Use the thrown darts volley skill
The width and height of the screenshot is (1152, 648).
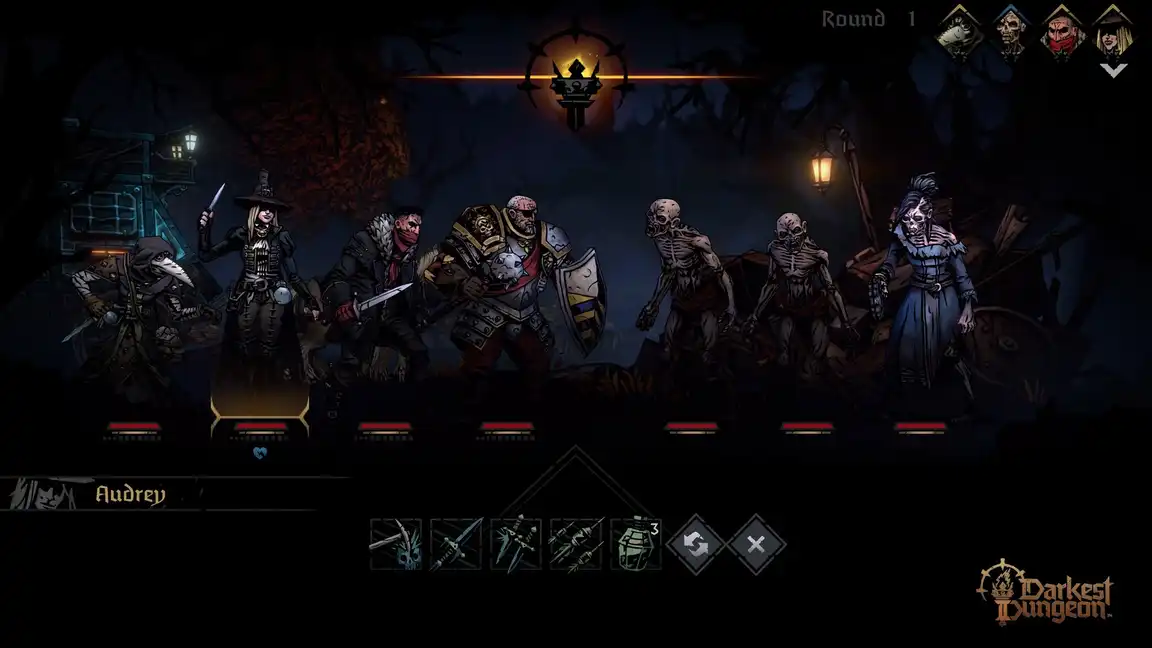click(576, 544)
